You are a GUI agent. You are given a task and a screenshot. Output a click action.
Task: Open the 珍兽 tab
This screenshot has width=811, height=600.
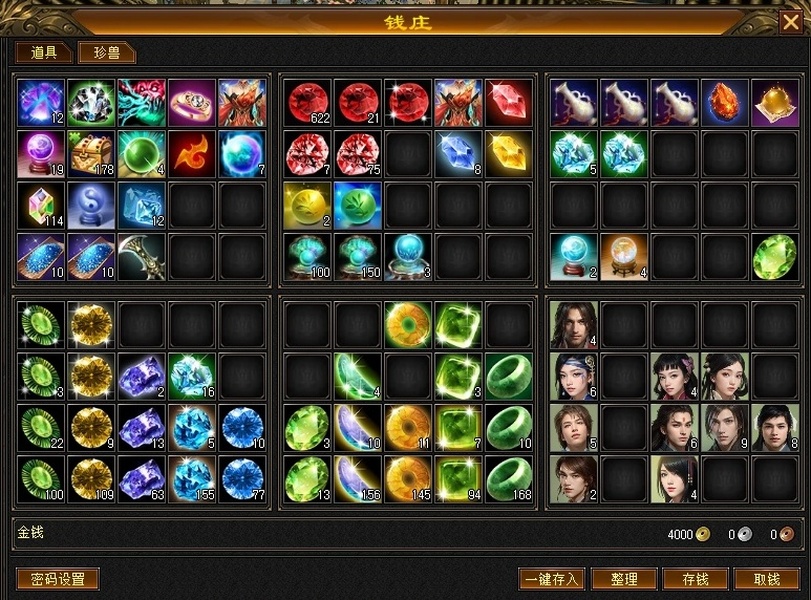point(107,53)
